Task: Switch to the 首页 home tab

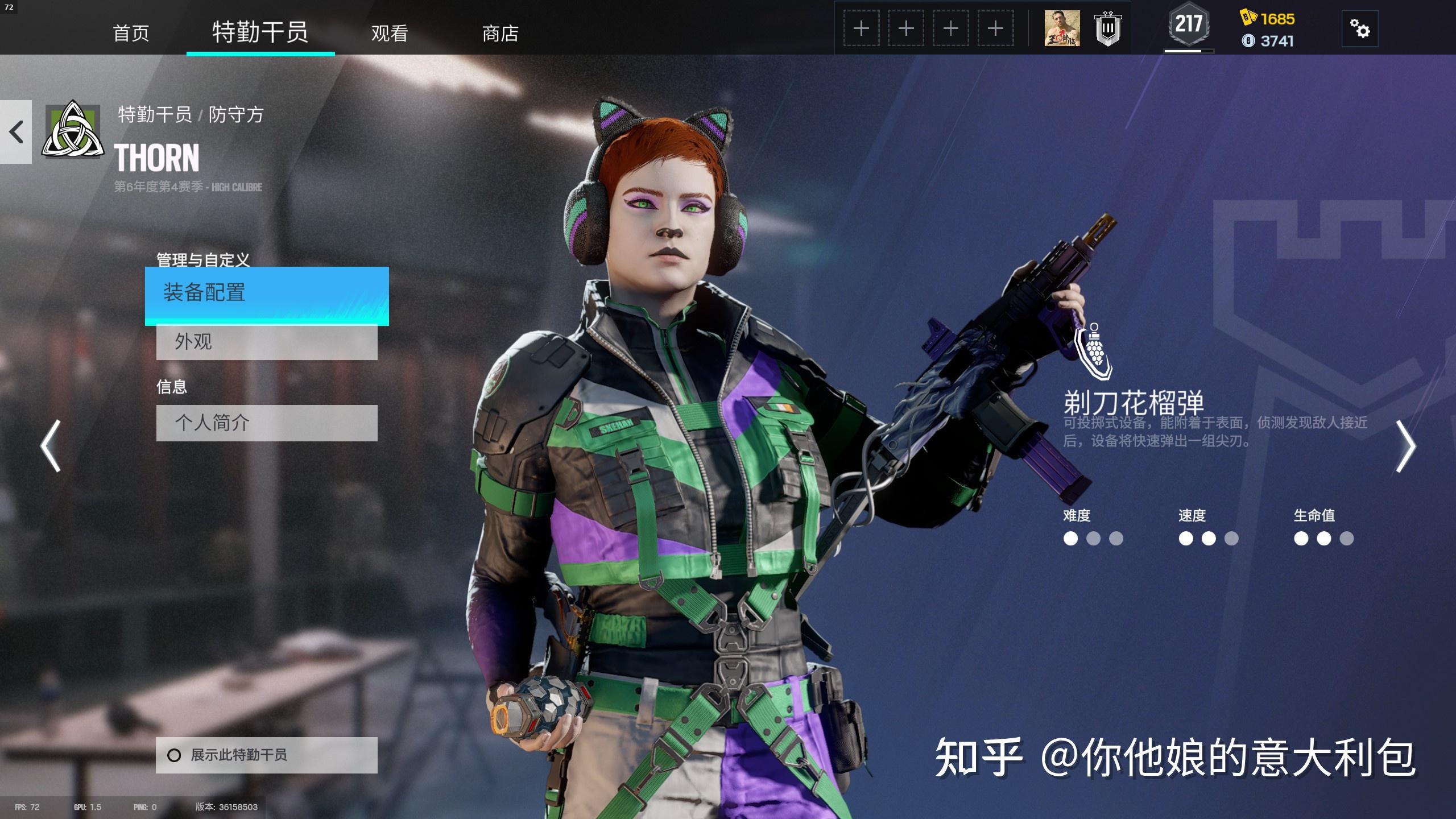Action: coord(131,33)
